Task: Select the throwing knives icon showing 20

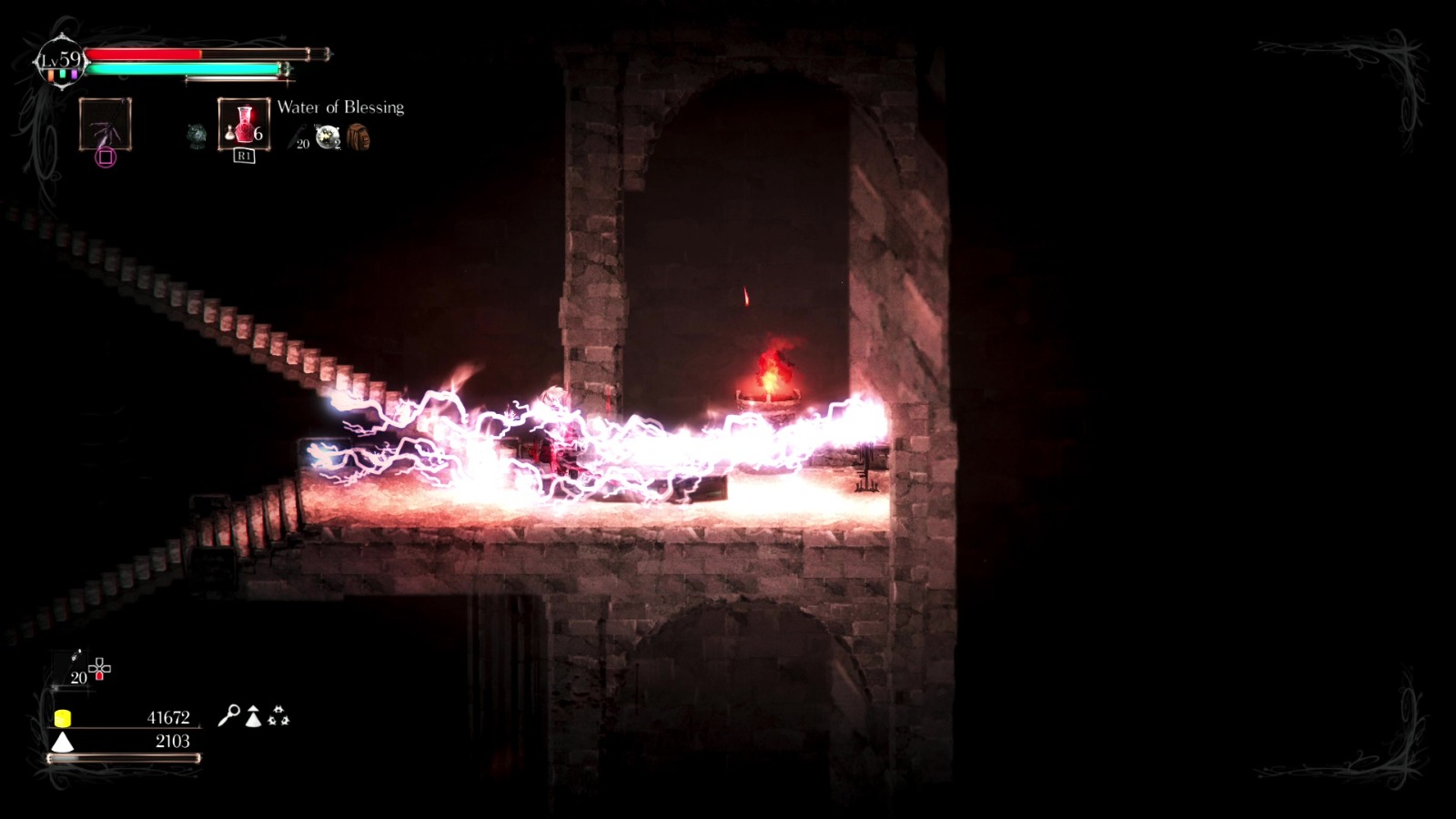Action: [x=296, y=136]
